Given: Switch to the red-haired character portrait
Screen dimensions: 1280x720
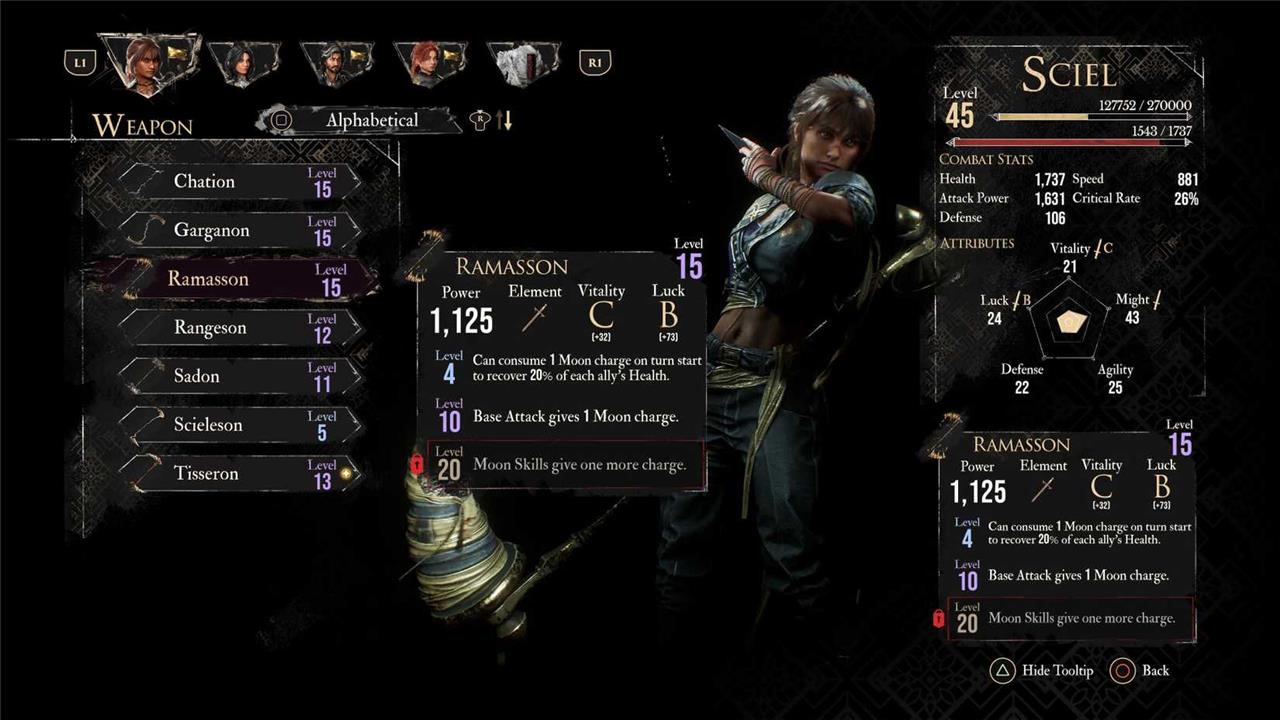Looking at the screenshot, I should tap(430, 63).
